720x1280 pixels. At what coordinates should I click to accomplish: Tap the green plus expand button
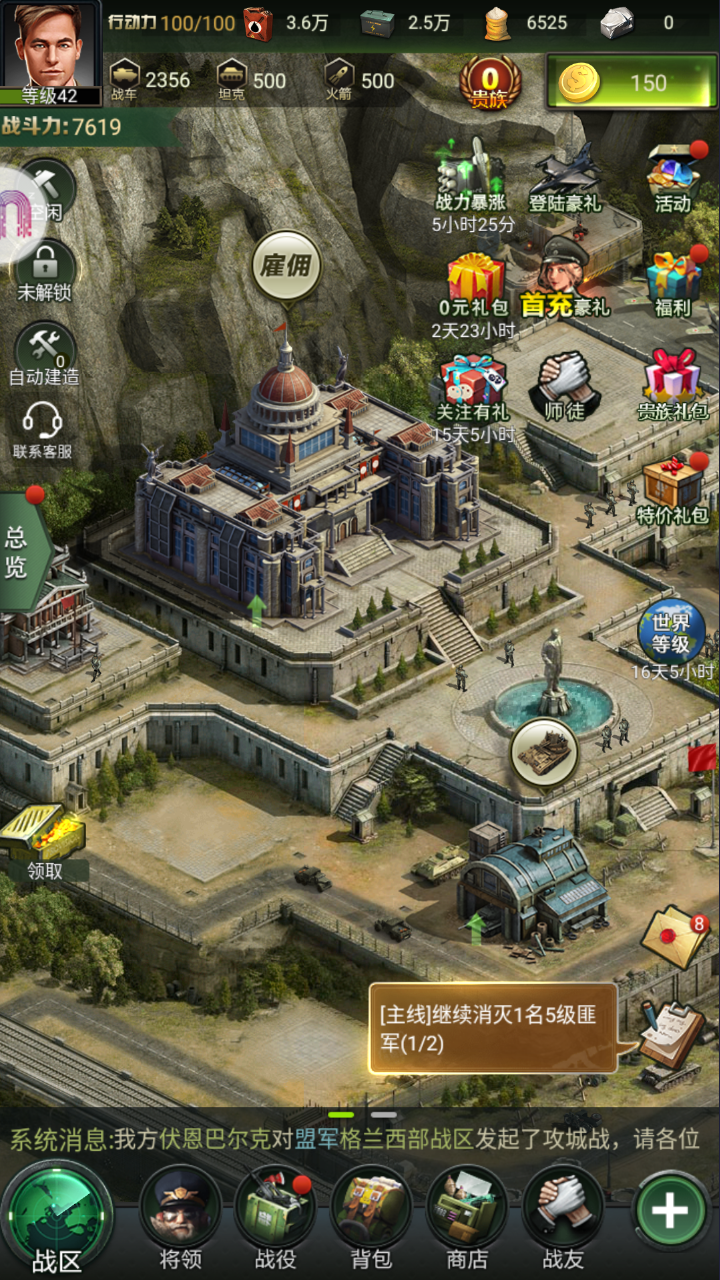[669, 1211]
